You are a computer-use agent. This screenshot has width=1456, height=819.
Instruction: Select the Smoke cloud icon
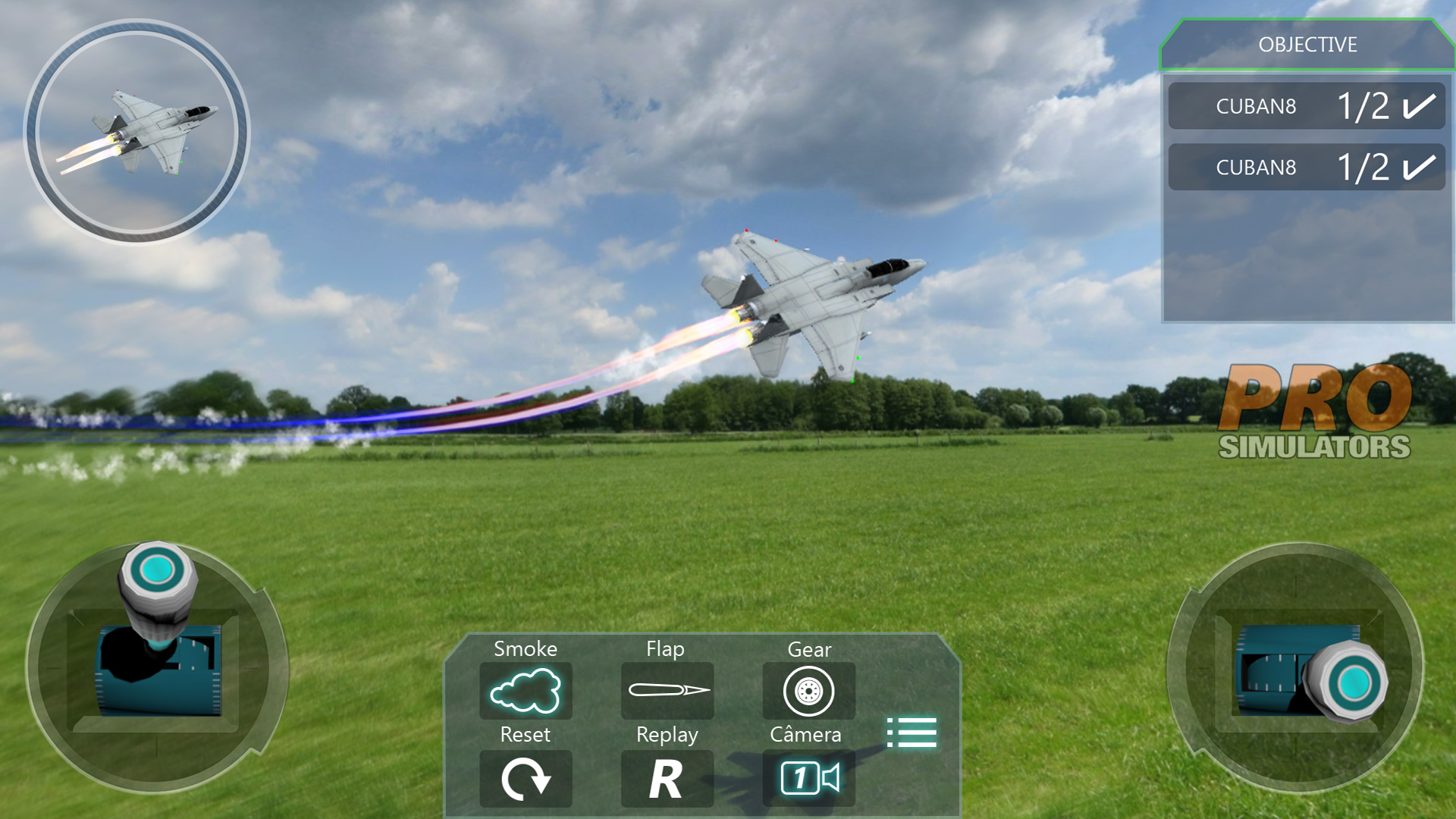[x=526, y=691]
